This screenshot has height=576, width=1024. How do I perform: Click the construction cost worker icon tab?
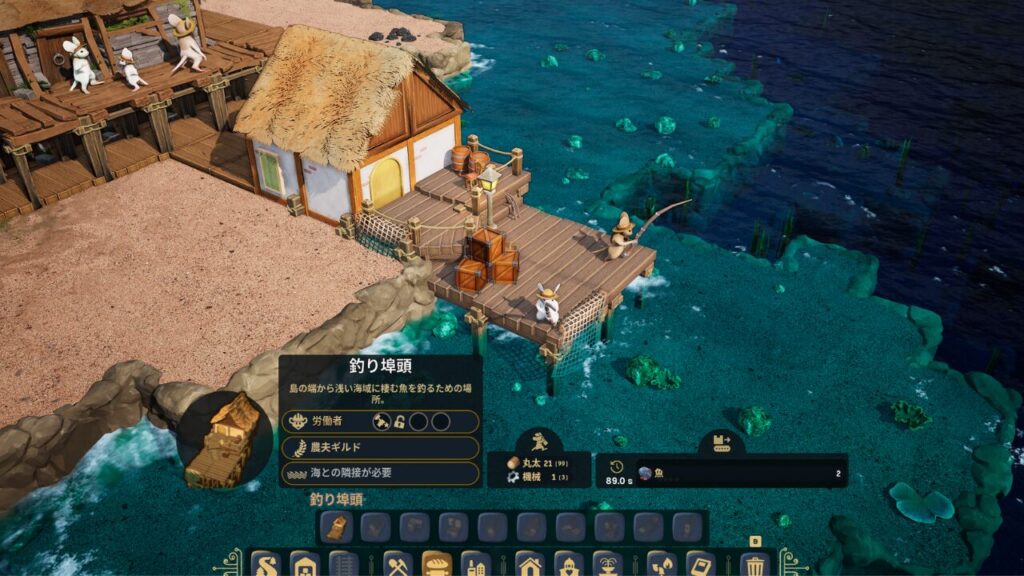[539, 441]
